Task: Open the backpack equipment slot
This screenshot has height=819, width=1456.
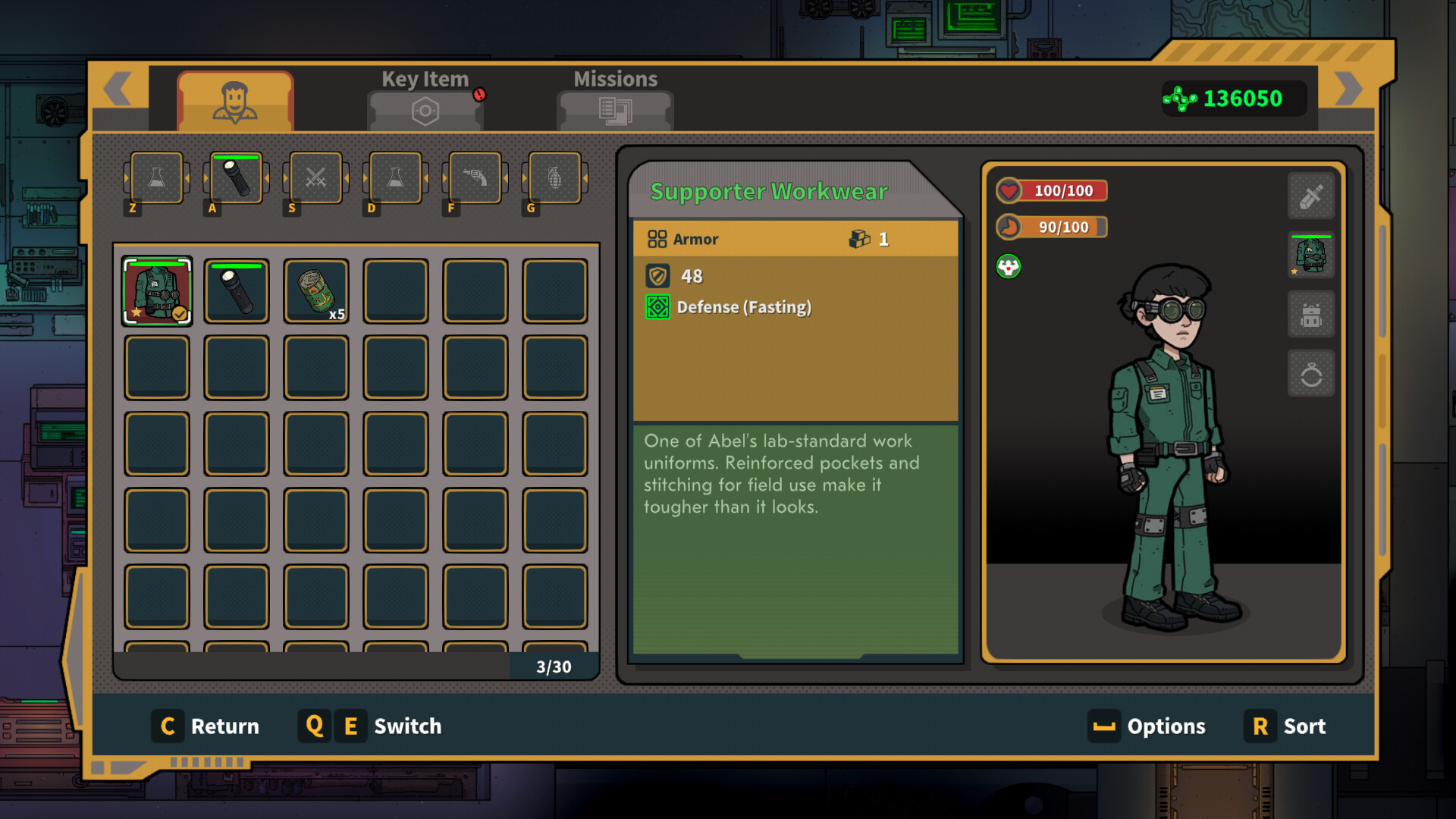Action: [x=1310, y=315]
